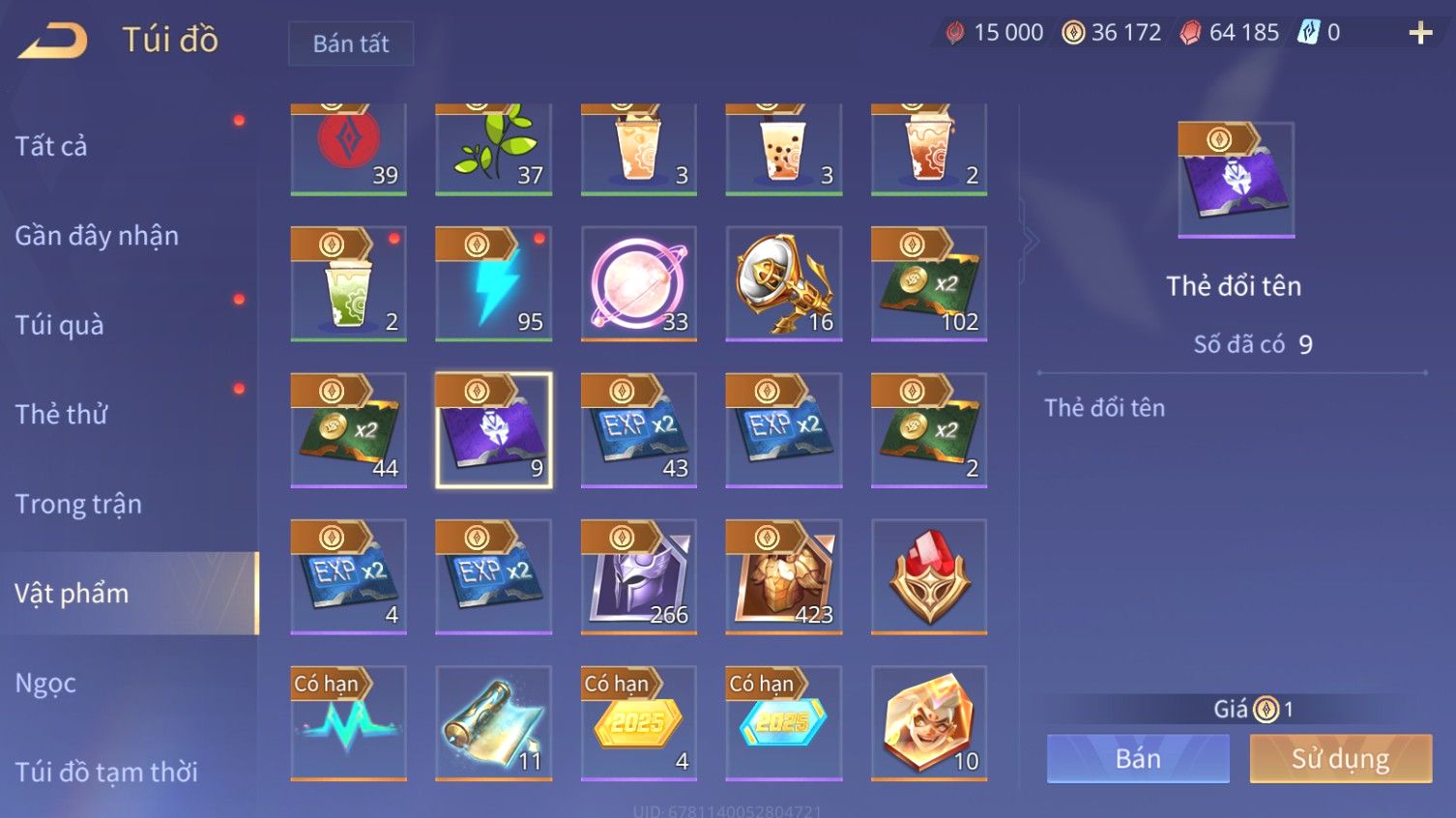Select the gold 2025 limited badge
The height and width of the screenshot is (818, 1456).
coord(639,722)
